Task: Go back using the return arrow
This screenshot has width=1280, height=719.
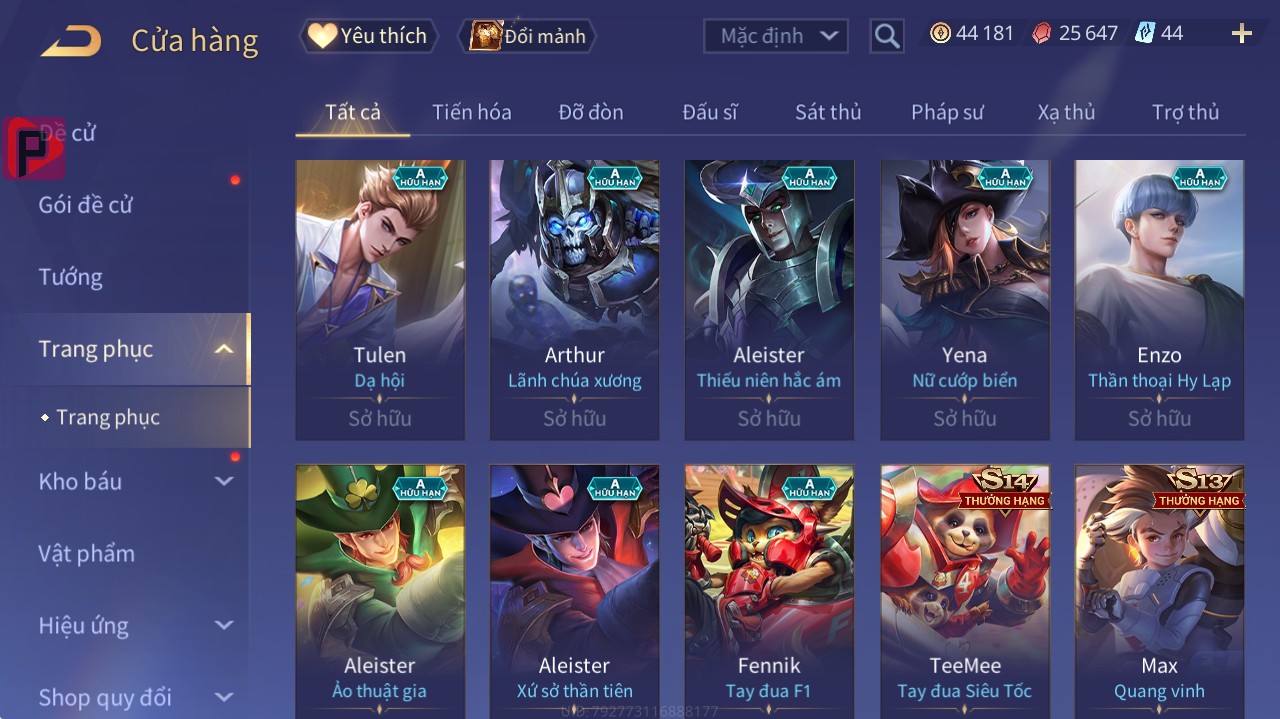Action: point(71,40)
